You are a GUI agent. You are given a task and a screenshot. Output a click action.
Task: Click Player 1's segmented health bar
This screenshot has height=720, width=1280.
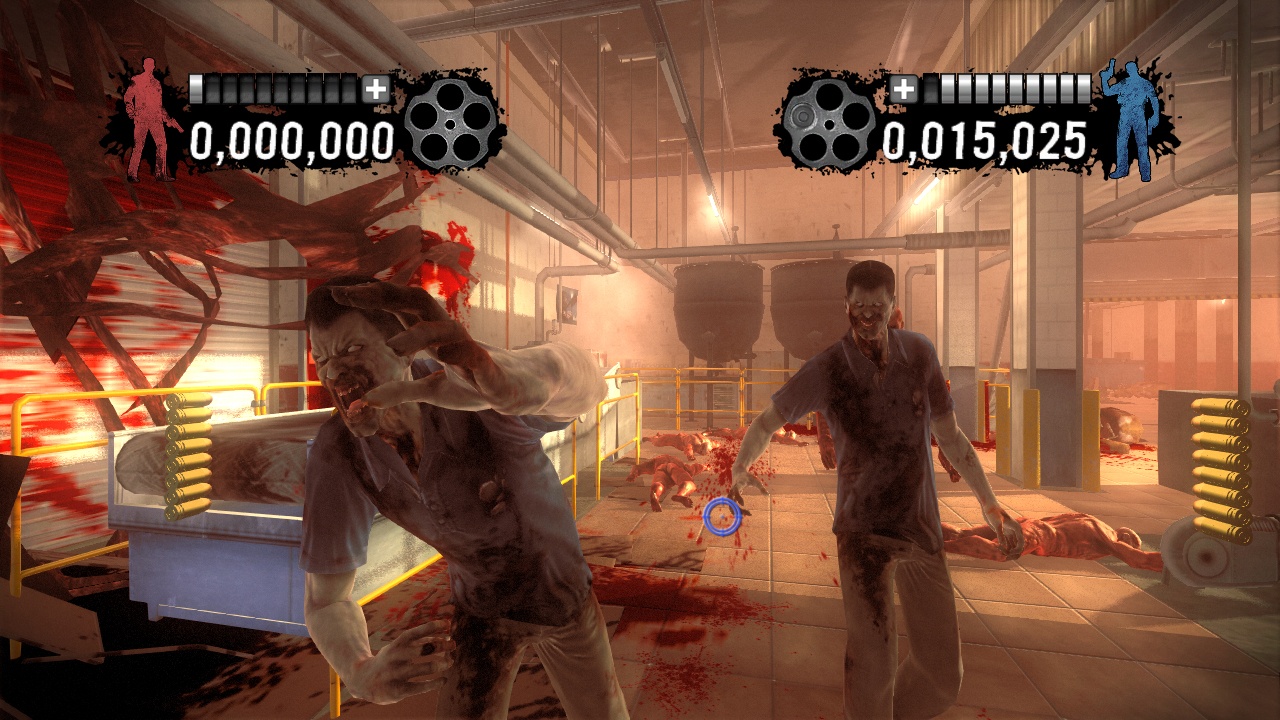click(x=275, y=87)
